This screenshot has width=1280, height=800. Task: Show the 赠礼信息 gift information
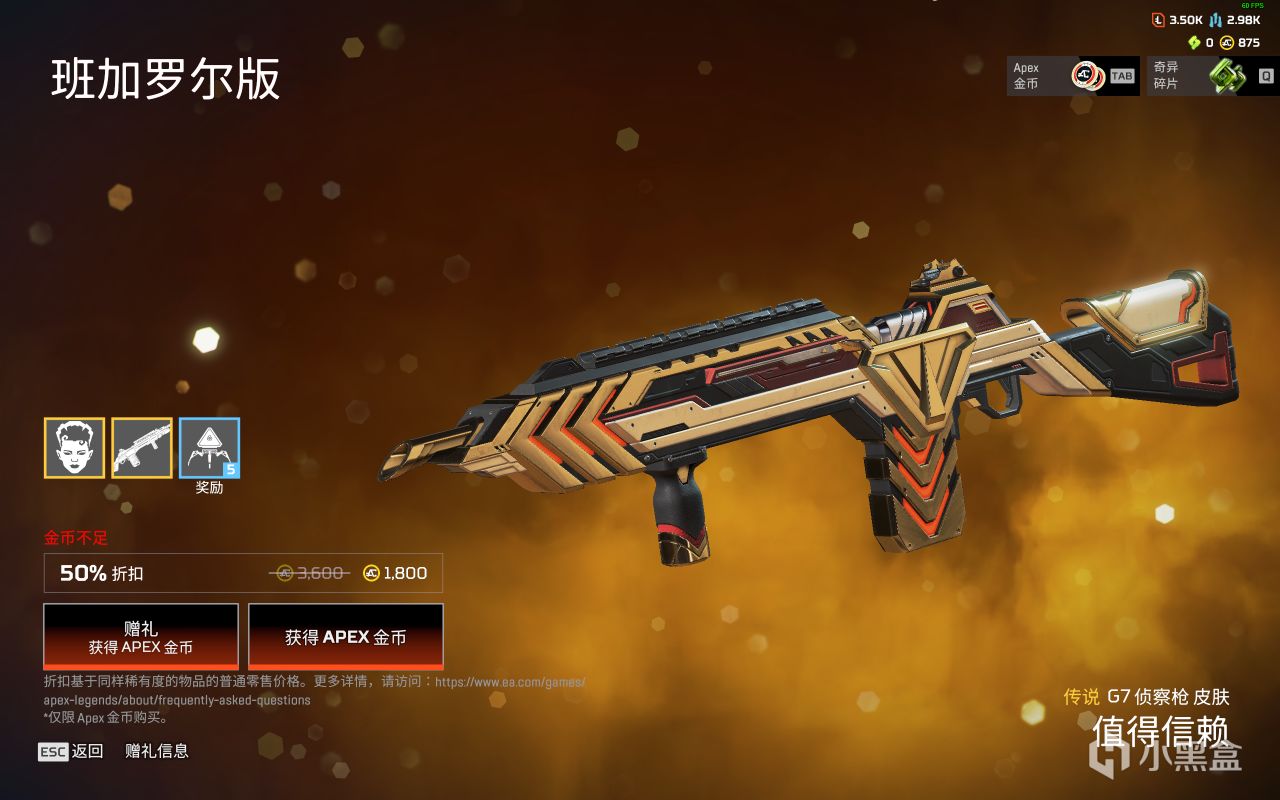point(157,751)
